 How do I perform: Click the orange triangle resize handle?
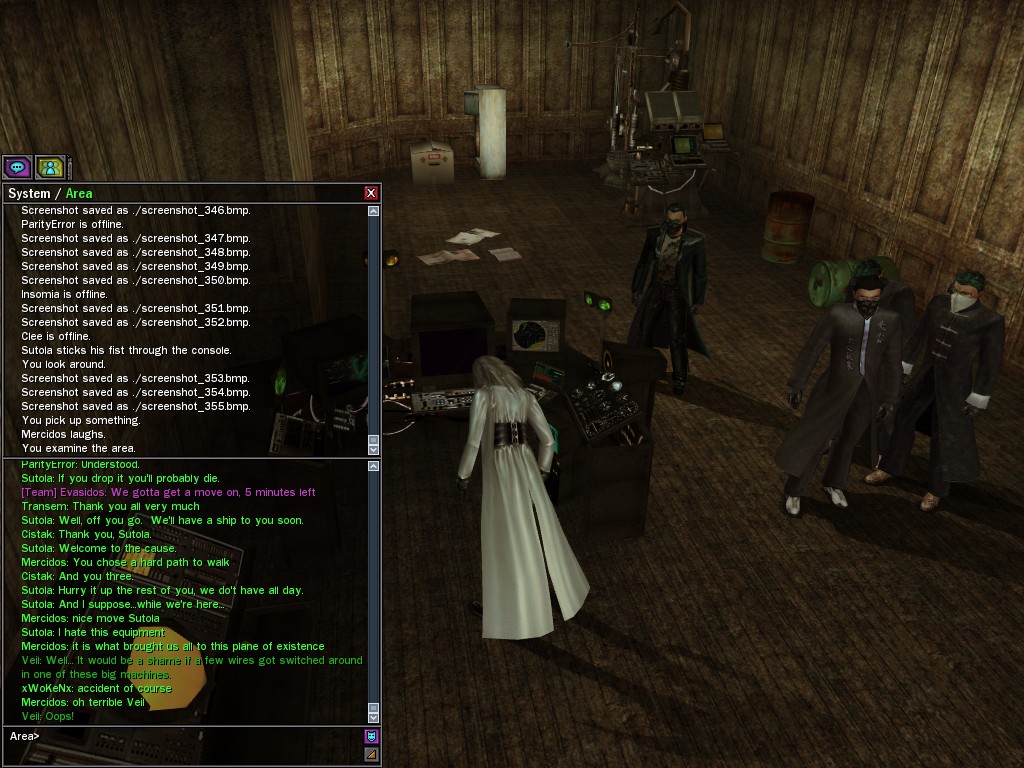pos(371,754)
